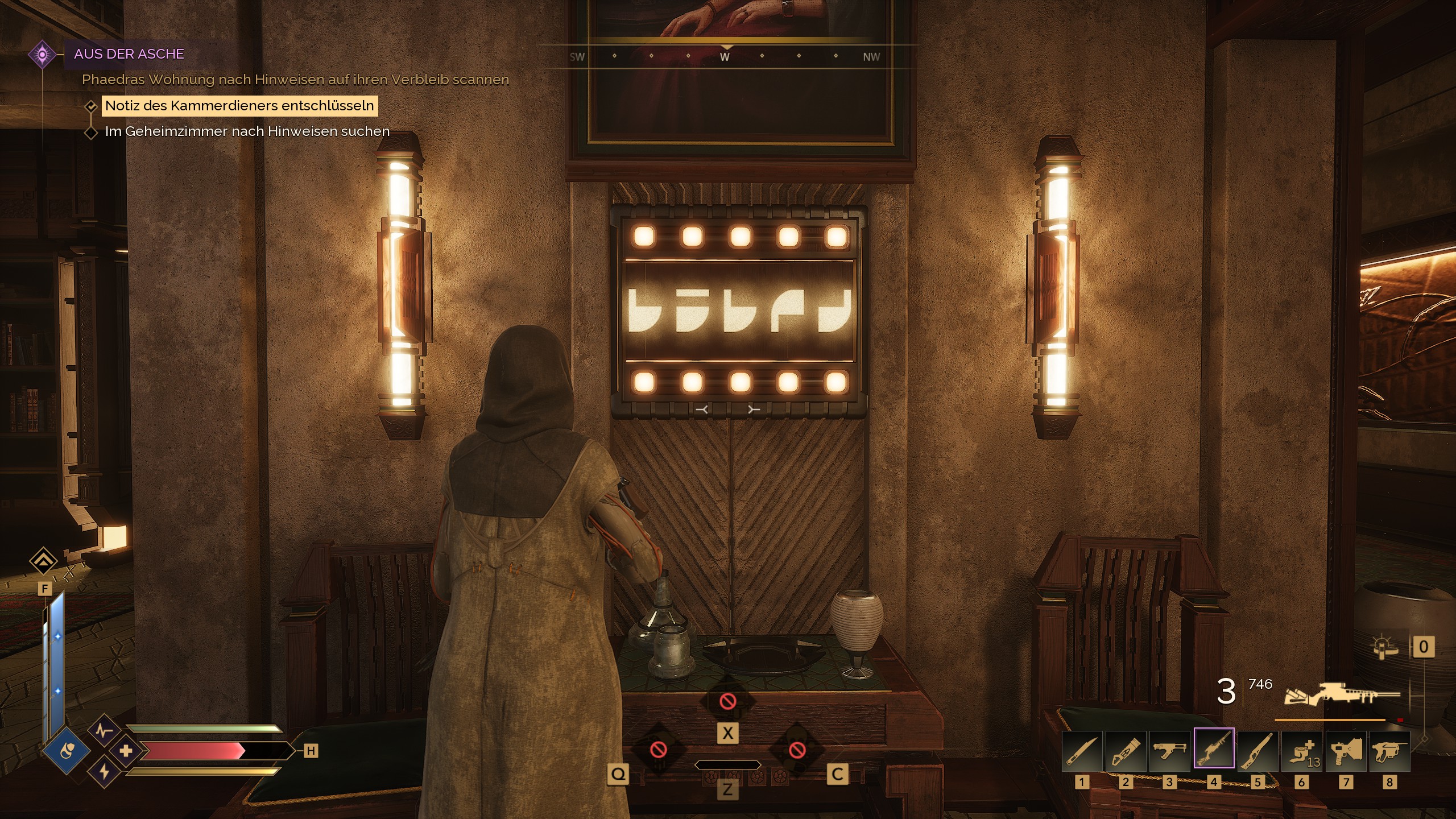Select the highlighted scoped rifle slot
Screen dimensions: 1456x819
1214,748
